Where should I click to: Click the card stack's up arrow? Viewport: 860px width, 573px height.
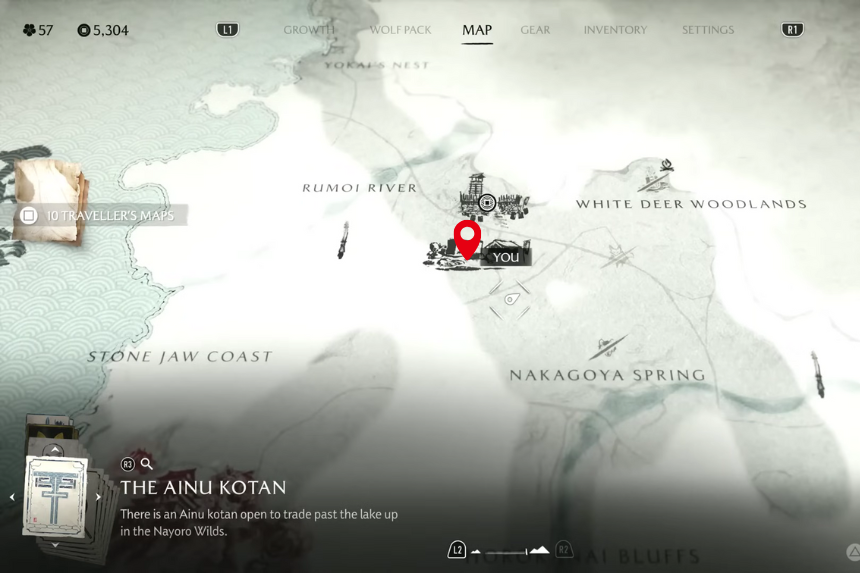pos(54,451)
